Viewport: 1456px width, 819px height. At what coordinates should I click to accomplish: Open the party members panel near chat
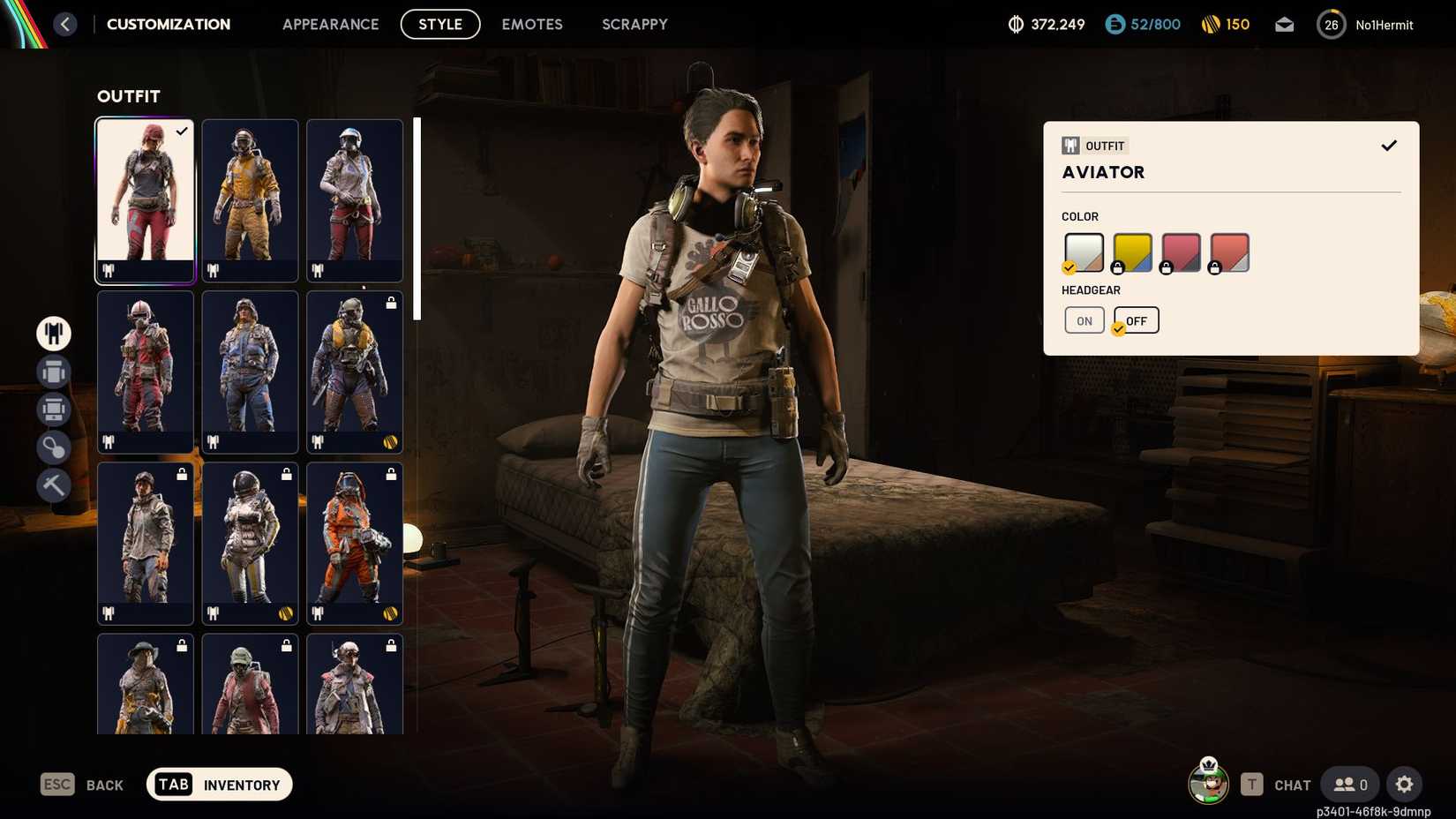click(1348, 785)
